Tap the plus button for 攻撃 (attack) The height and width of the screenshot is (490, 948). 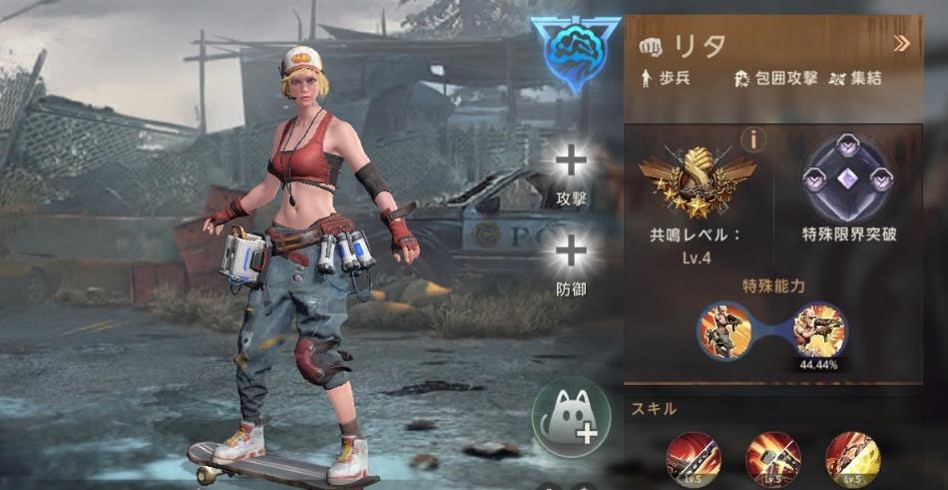[x=571, y=162]
